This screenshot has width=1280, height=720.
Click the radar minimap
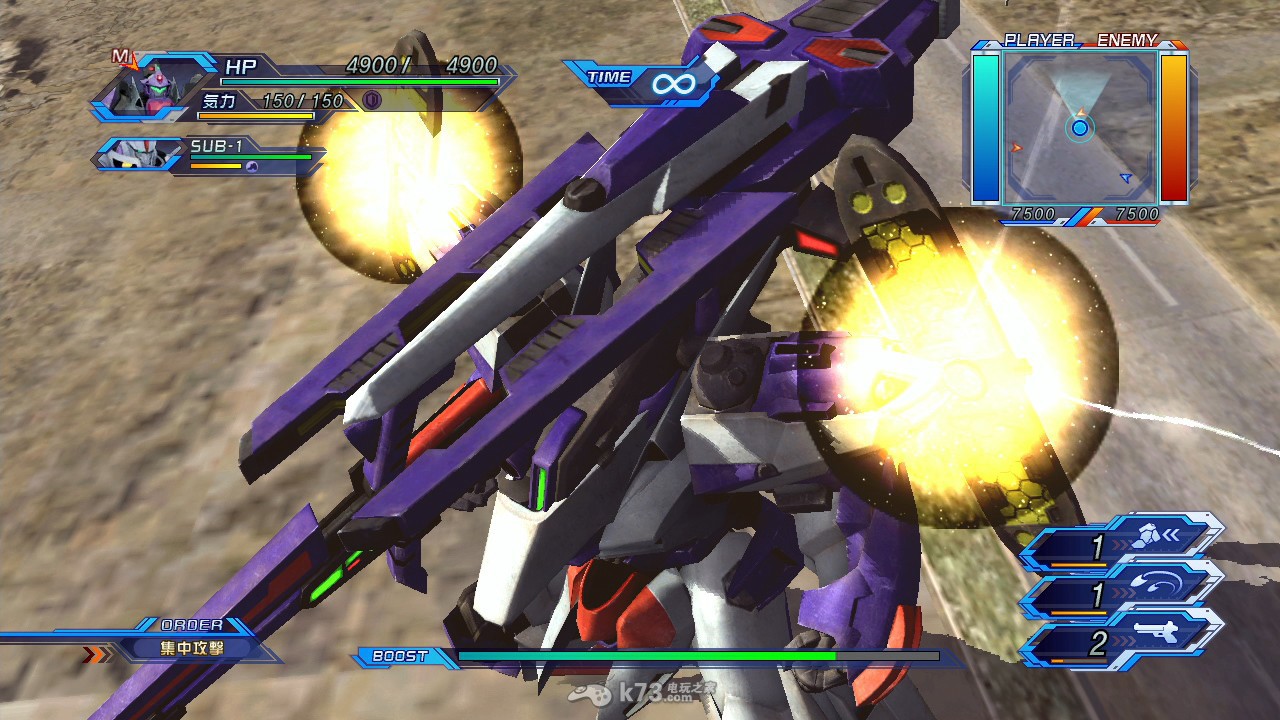[1080, 127]
